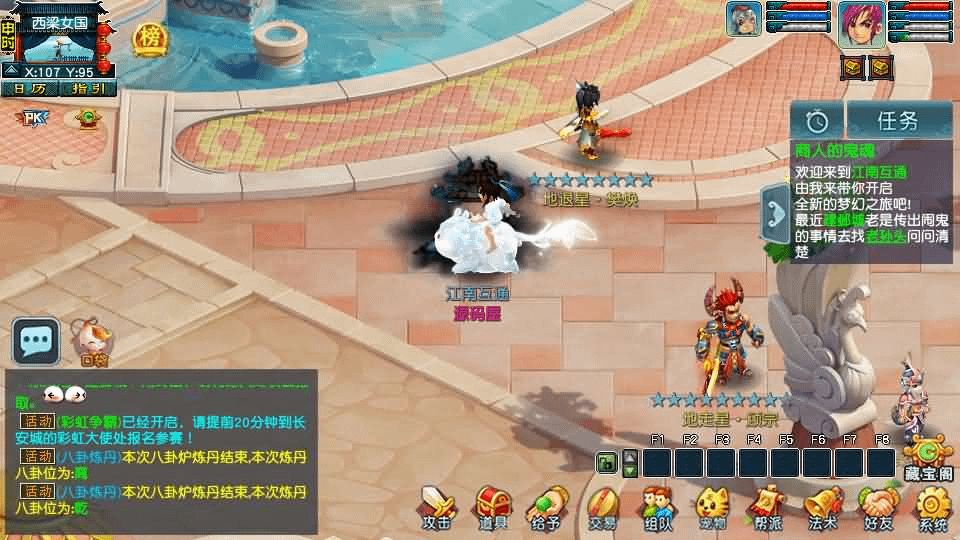Open the 攻击 (Attack) sword button

coord(436,508)
